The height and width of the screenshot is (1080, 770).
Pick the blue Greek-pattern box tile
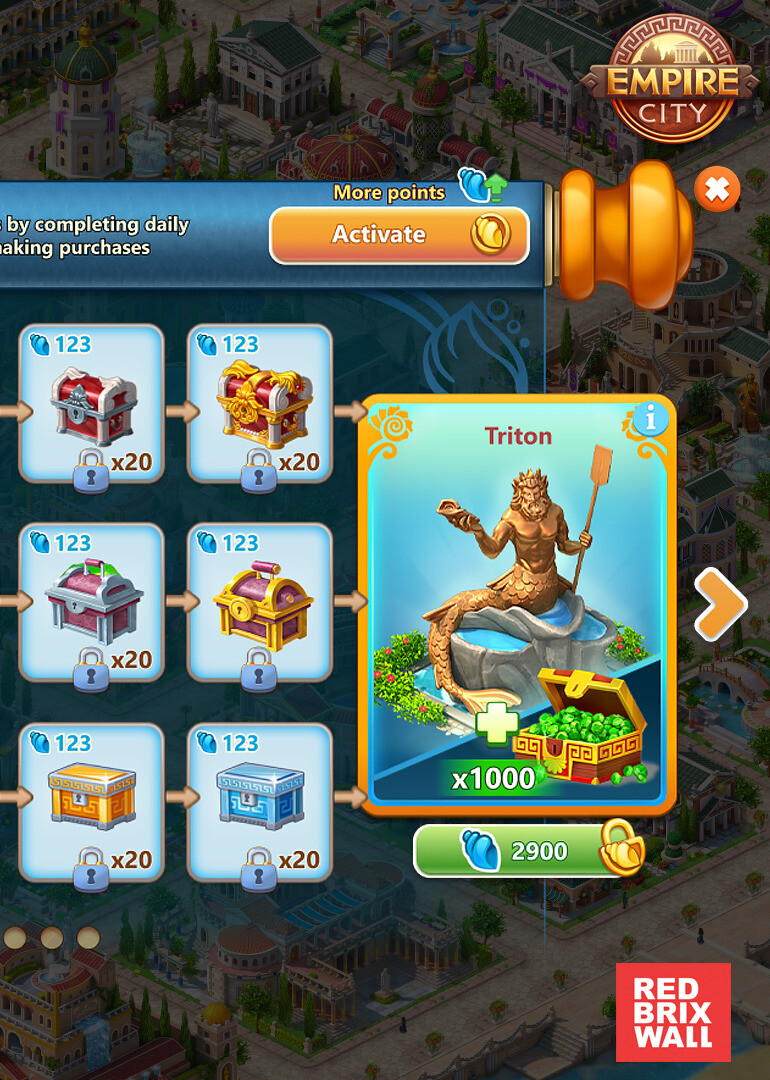(x=260, y=802)
